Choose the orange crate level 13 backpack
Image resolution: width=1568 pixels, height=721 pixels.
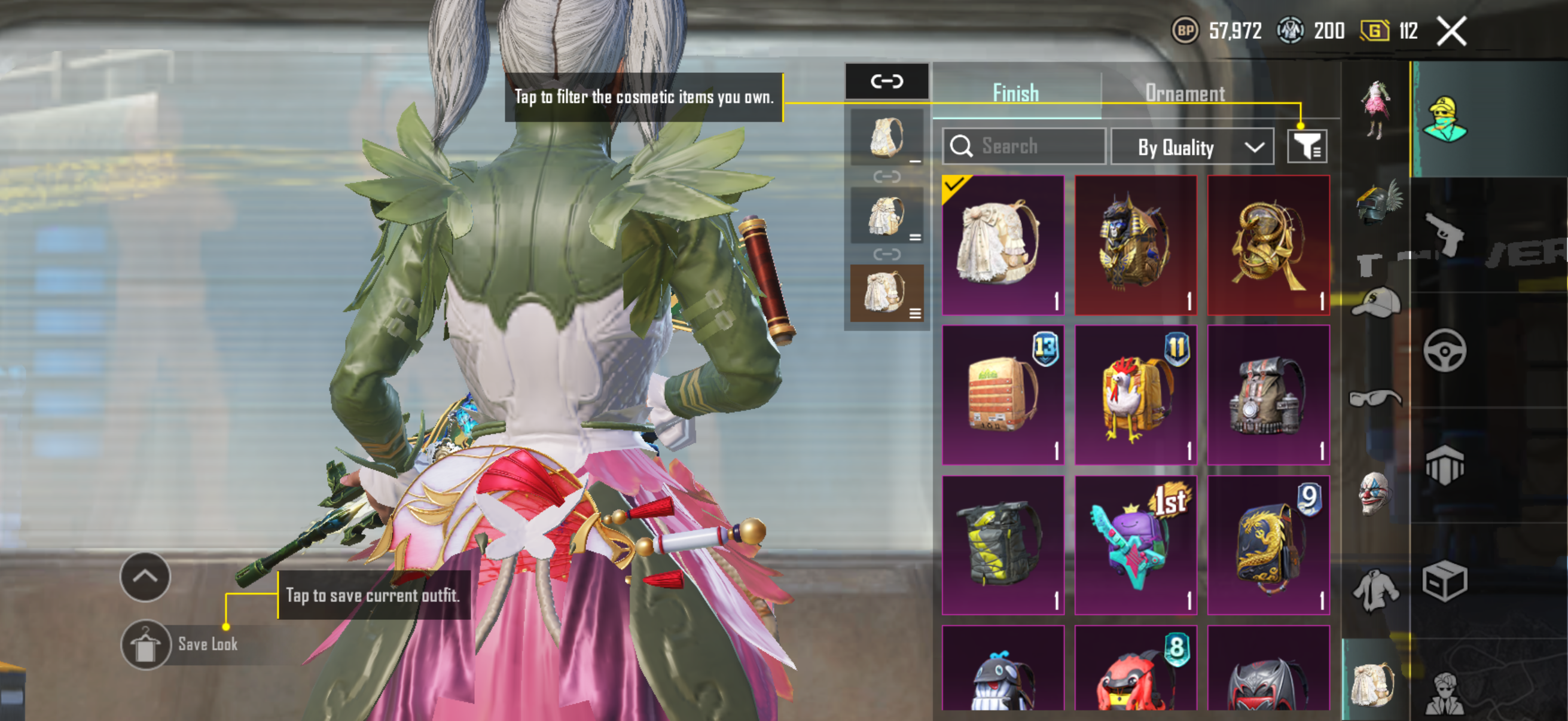click(1002, 395)
